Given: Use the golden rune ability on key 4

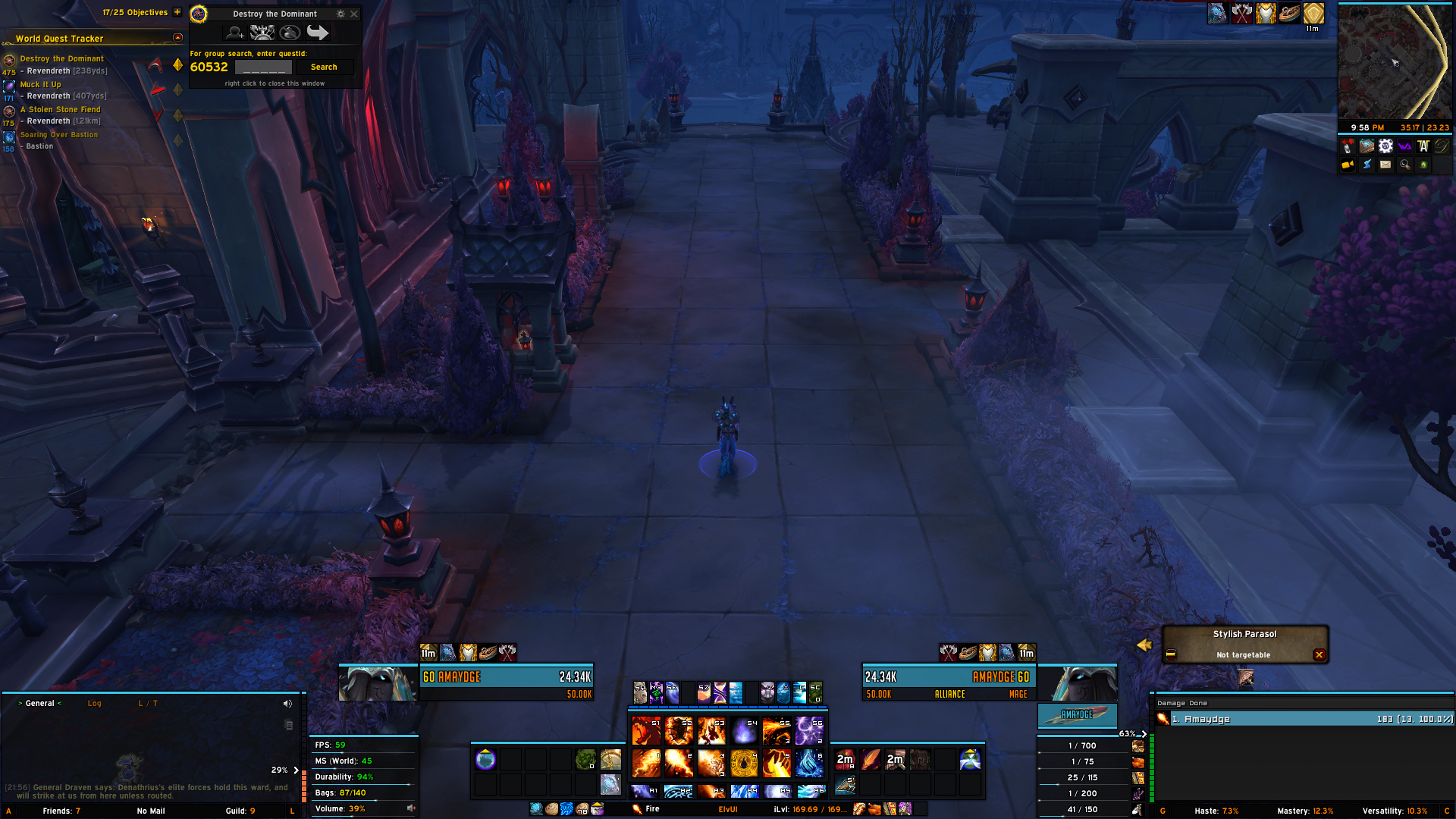Looking at the screenshot, I should (744, 764).
